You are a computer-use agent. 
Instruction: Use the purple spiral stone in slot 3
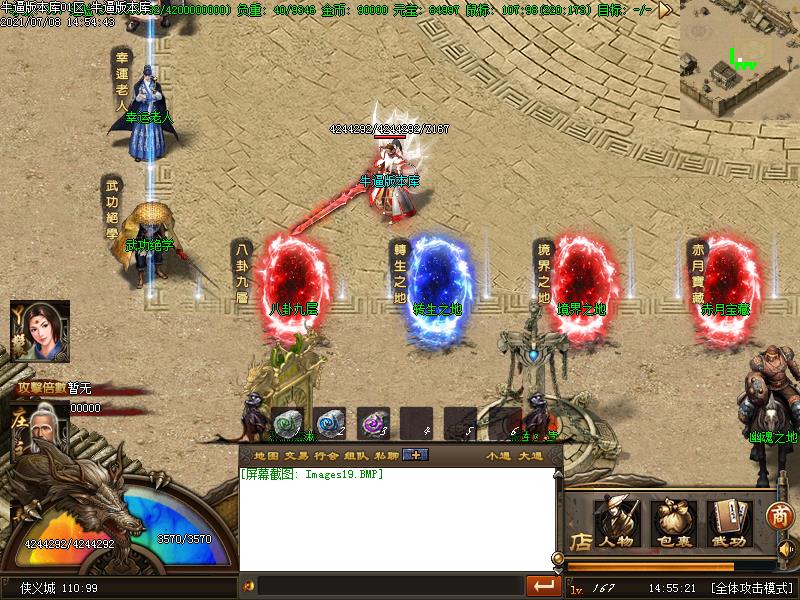tap(373, 423)
